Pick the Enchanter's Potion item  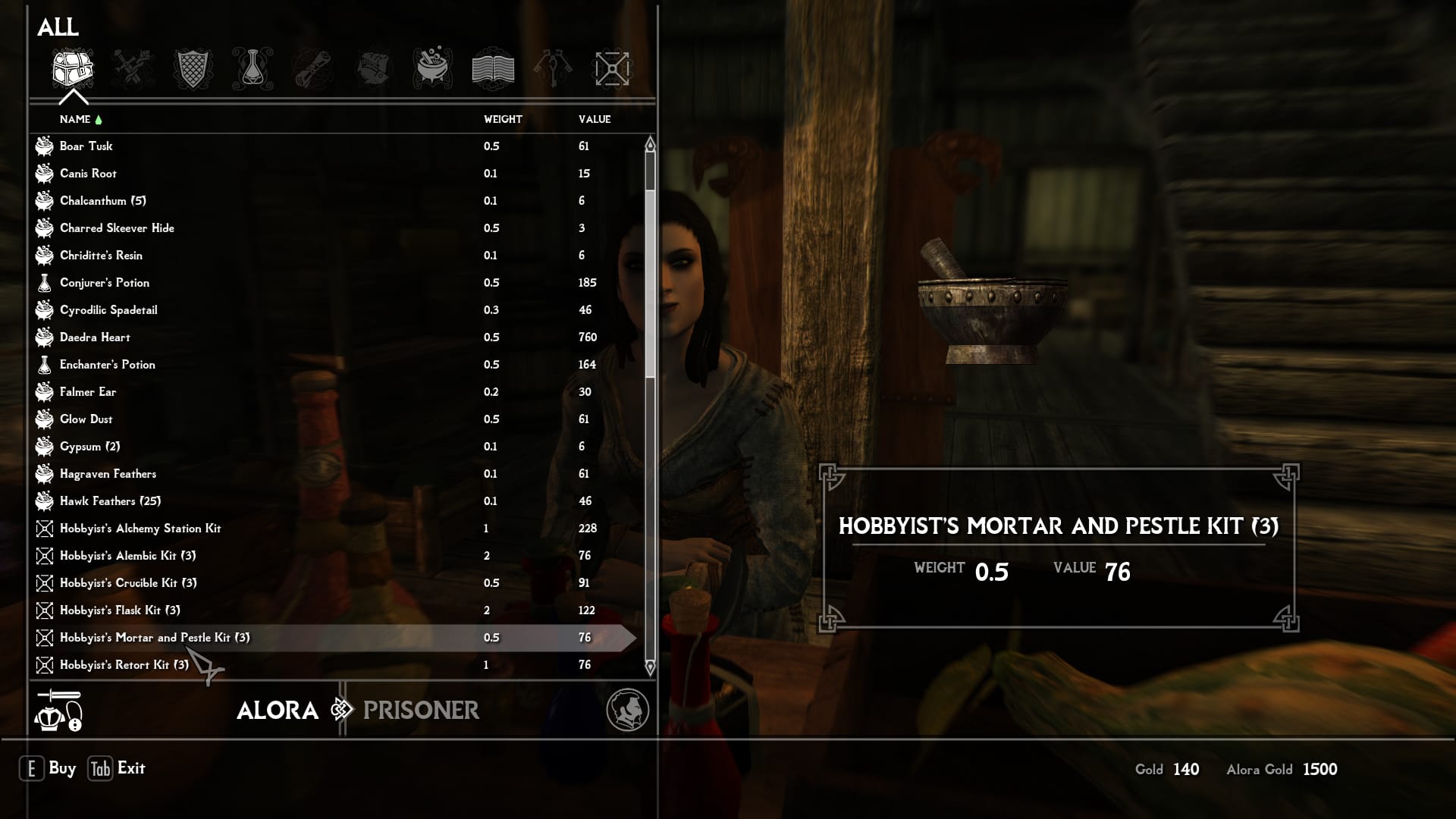107,365
